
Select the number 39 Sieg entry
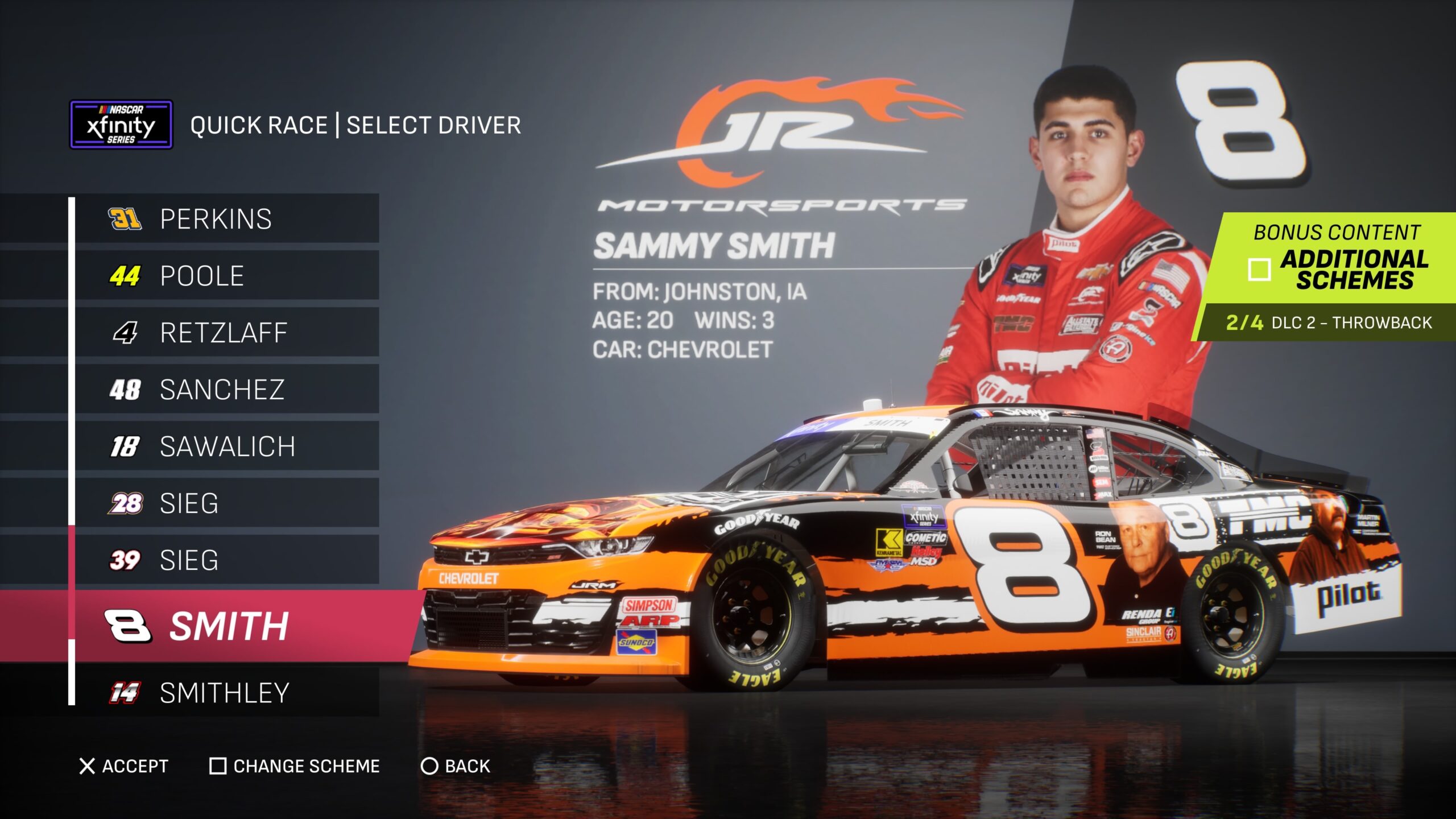[226, 560]
